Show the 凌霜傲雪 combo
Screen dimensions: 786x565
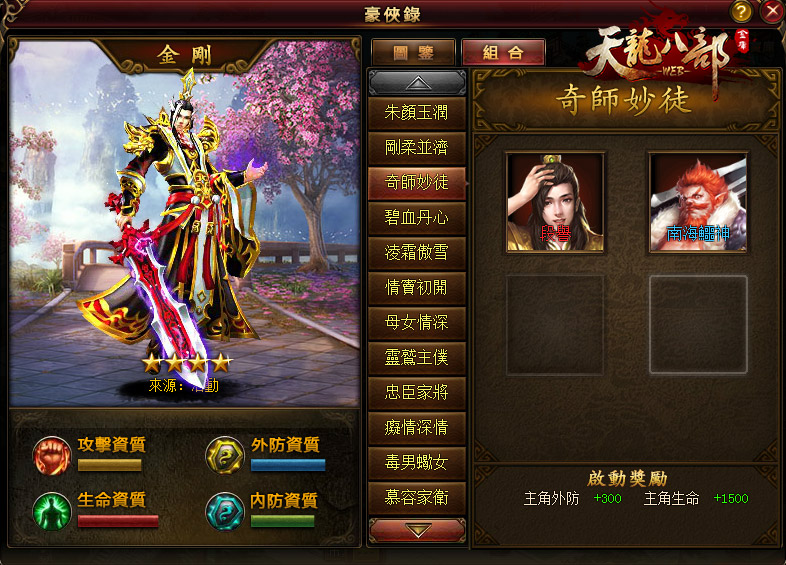pos(417,252)
